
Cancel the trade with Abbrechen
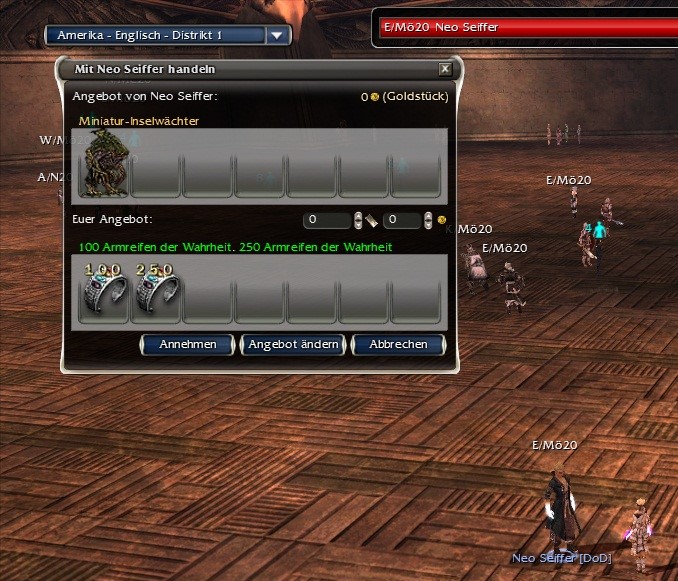coord(398,344)
